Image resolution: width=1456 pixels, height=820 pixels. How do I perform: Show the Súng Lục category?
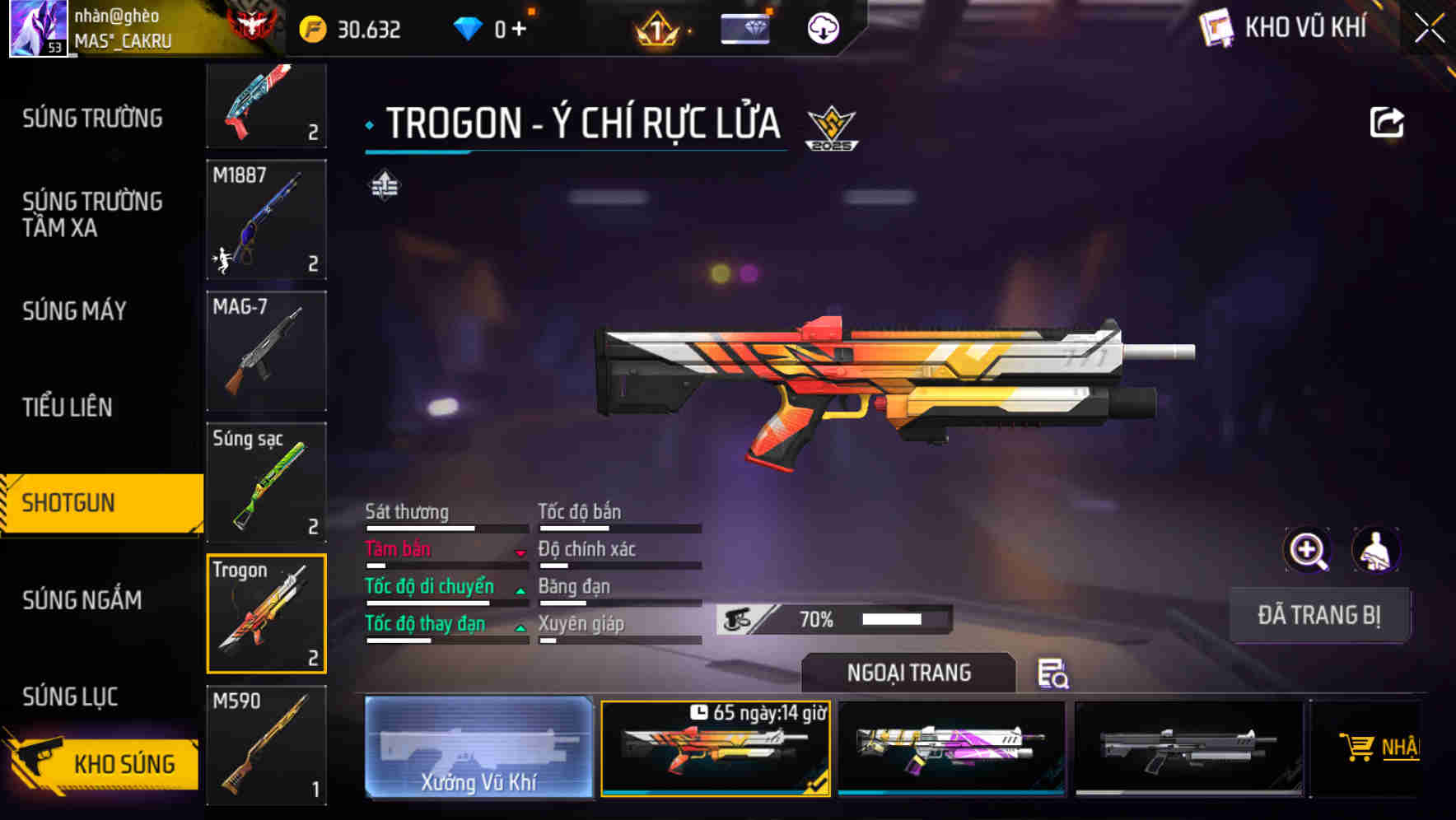[70, 697]
